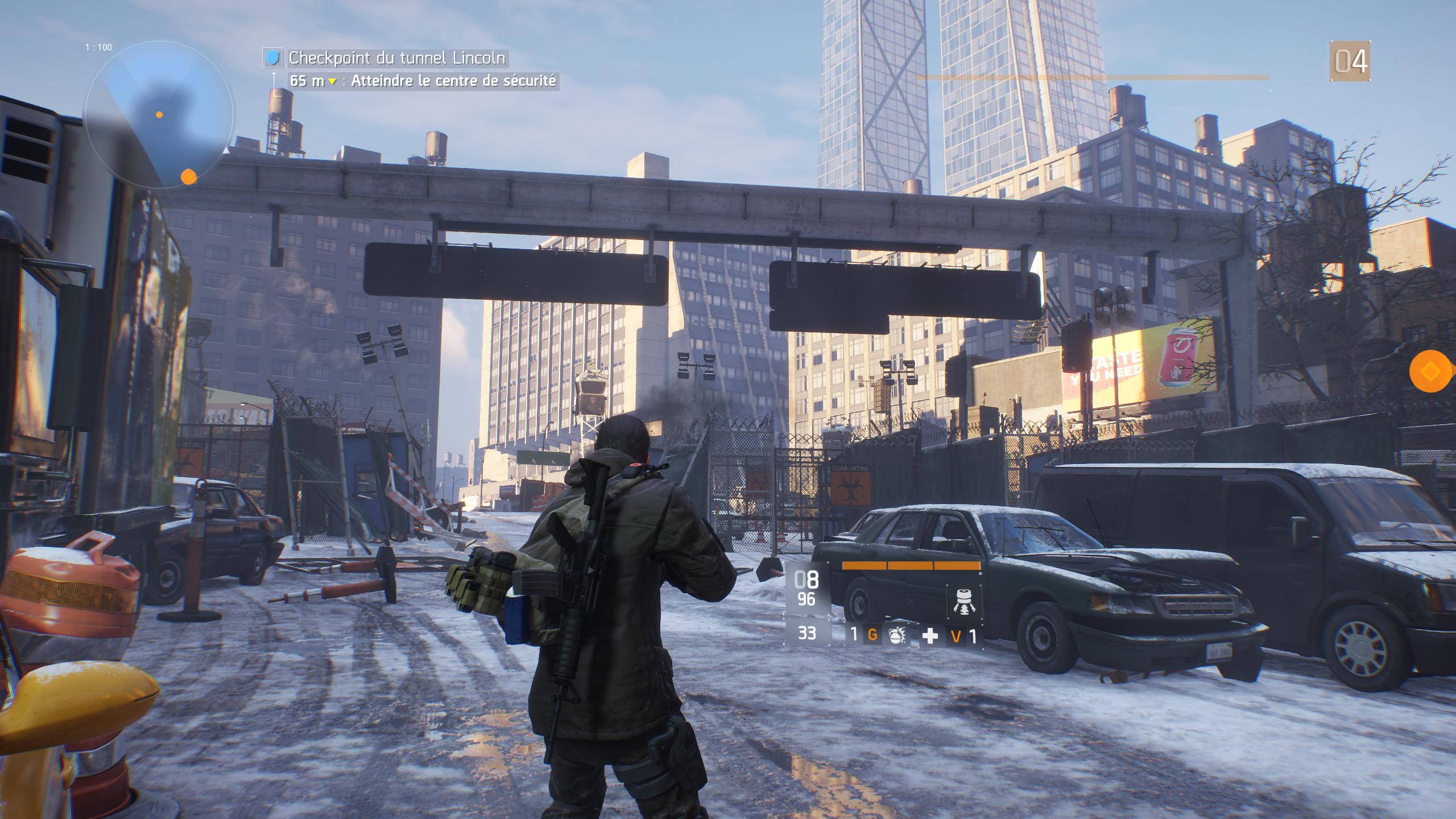Click the white X marker beside the health bar
Screen dimensions: 1456x819
click(910, 601)
